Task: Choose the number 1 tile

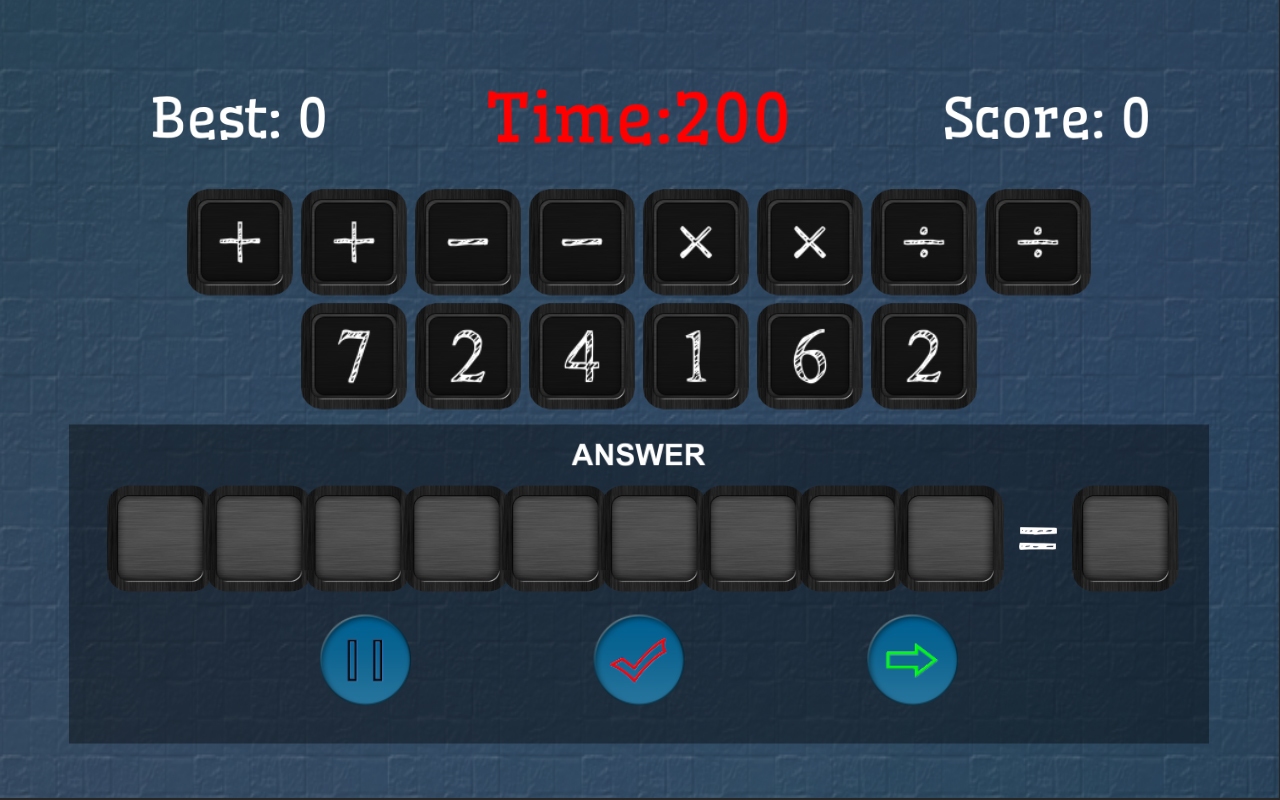Action: tap(695, 355)
